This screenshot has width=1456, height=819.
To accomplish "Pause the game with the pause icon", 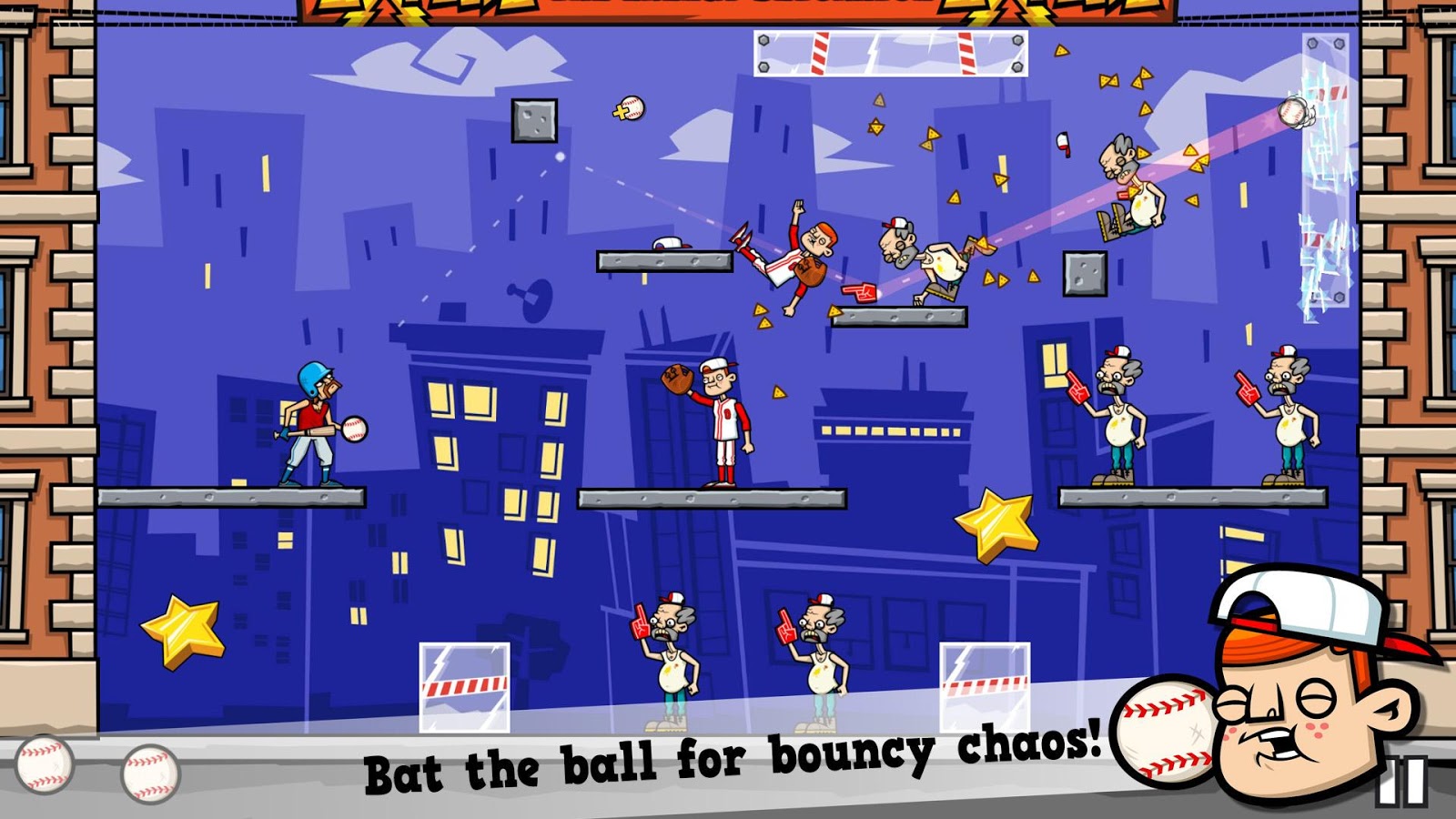I will (x=1402, y=783).
